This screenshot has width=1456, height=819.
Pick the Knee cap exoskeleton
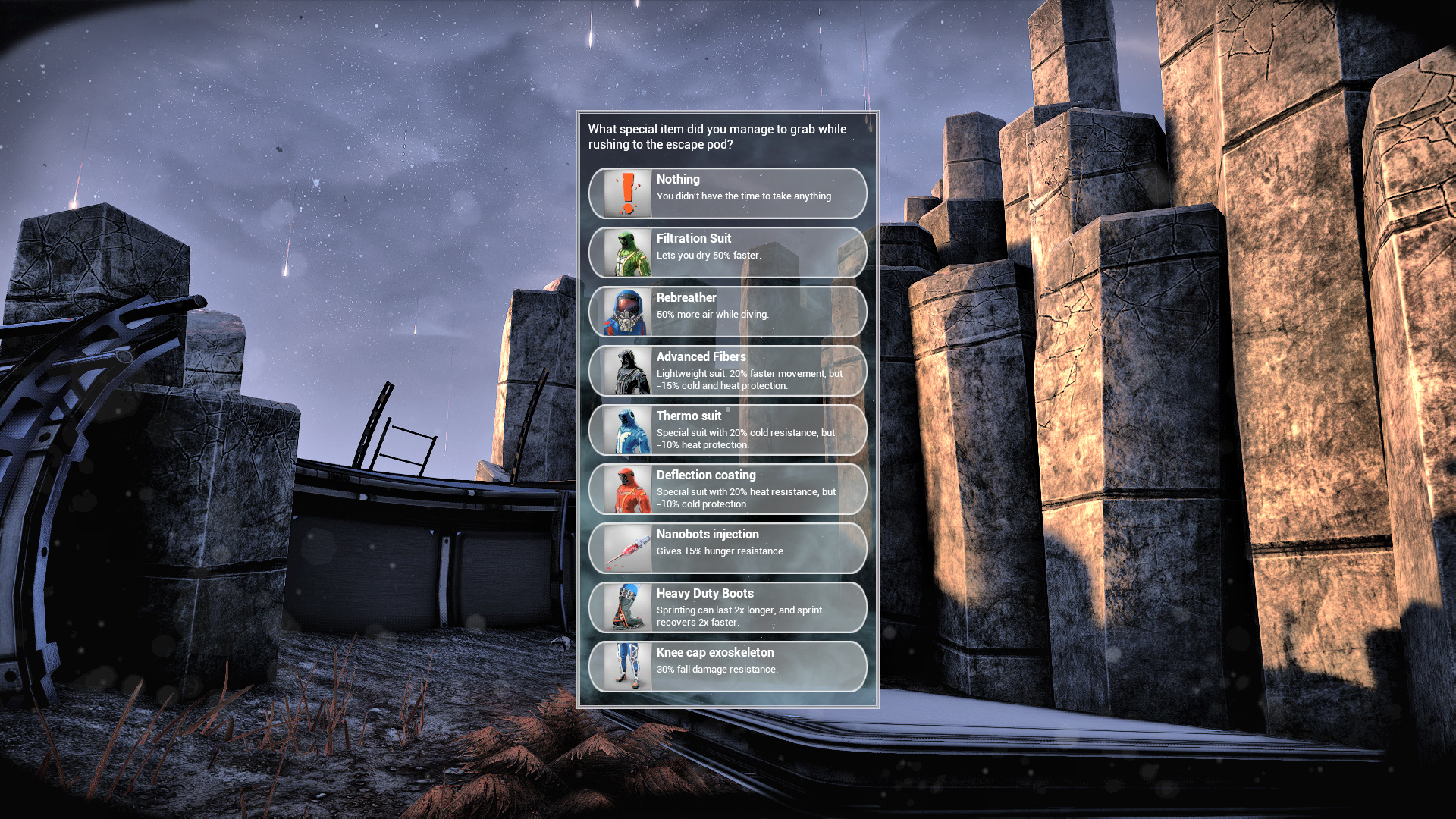point(727,667)
